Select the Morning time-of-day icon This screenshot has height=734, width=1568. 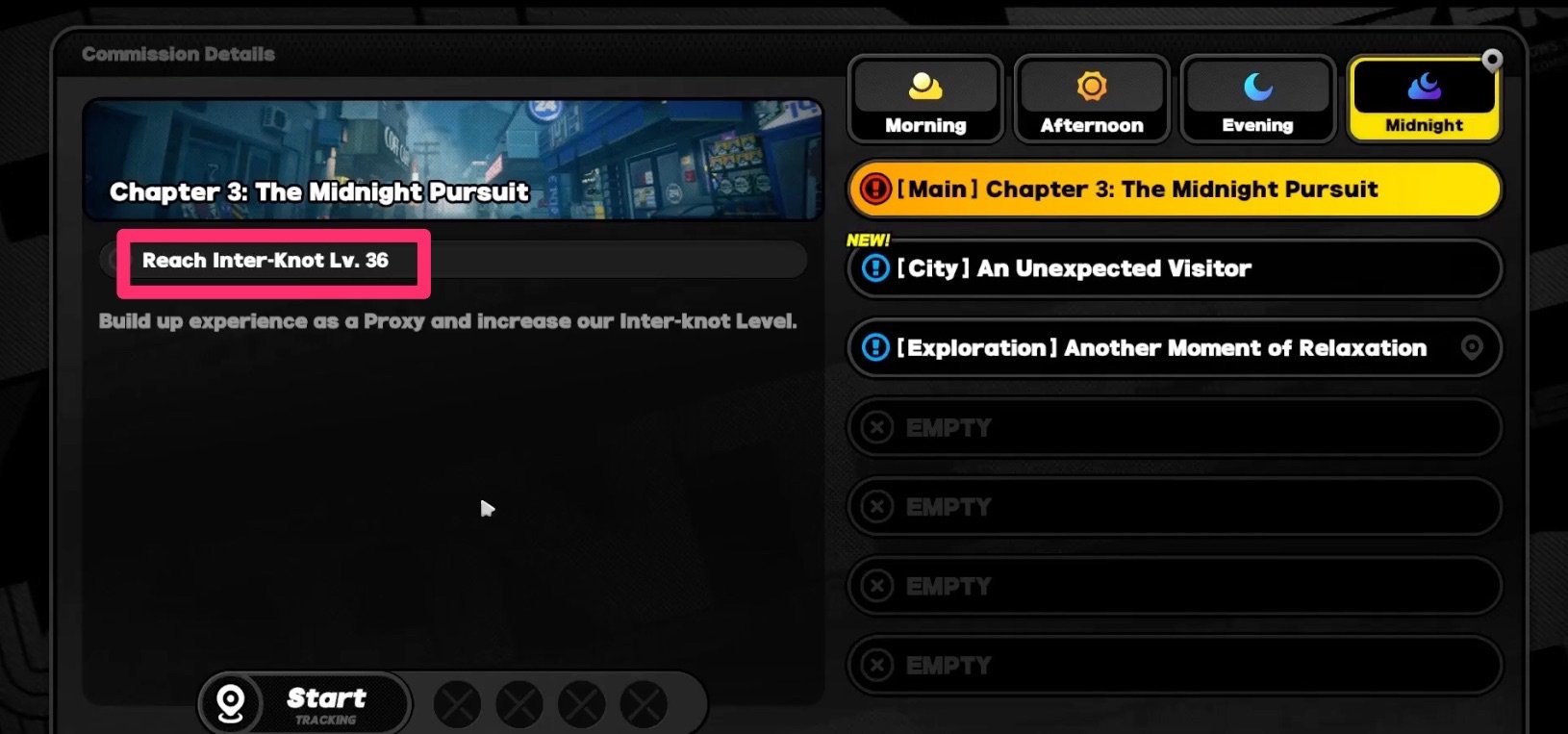[924, 88]
